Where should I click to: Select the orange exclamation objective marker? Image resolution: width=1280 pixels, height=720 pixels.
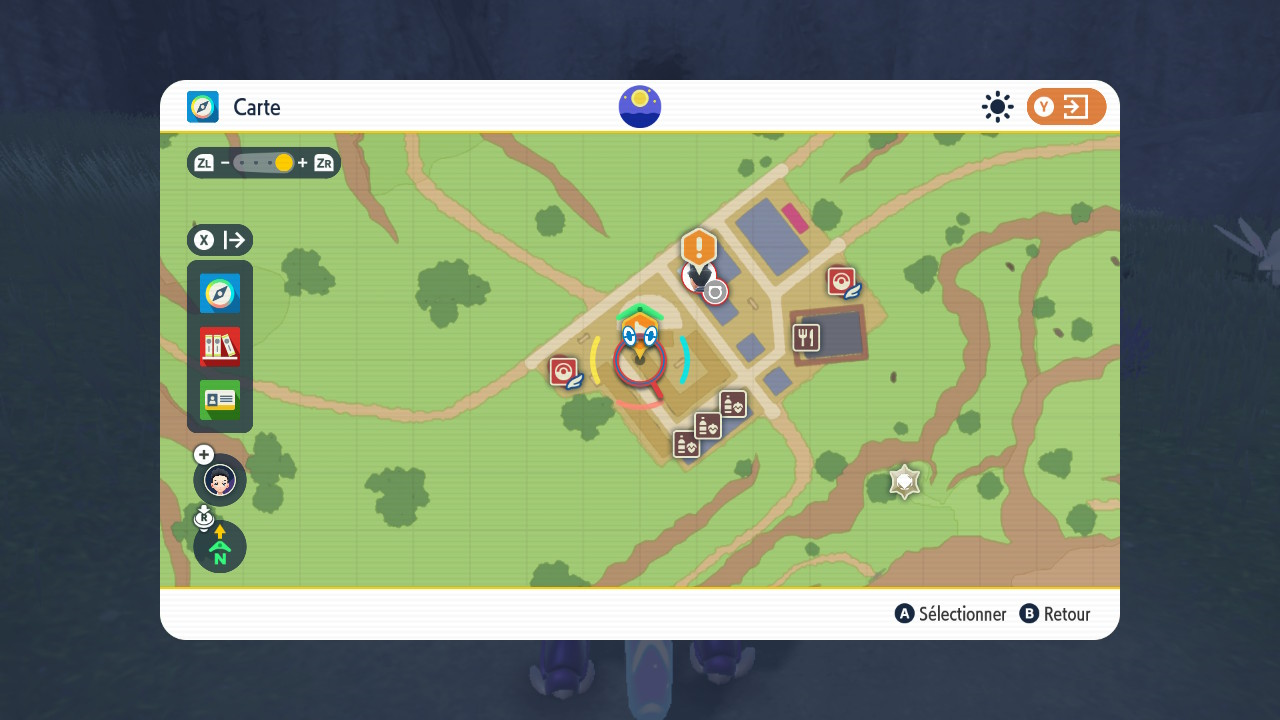click(x=699, y=246)
